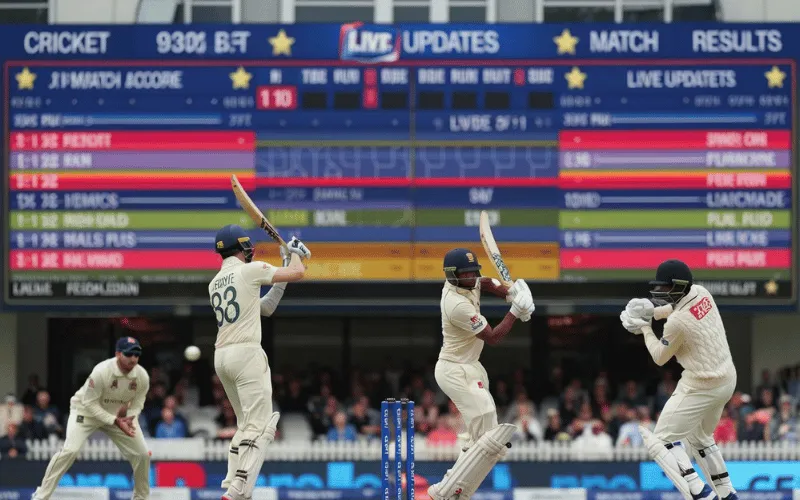Select the Match tab
800x500 pixels.
(x=623, y=42)
